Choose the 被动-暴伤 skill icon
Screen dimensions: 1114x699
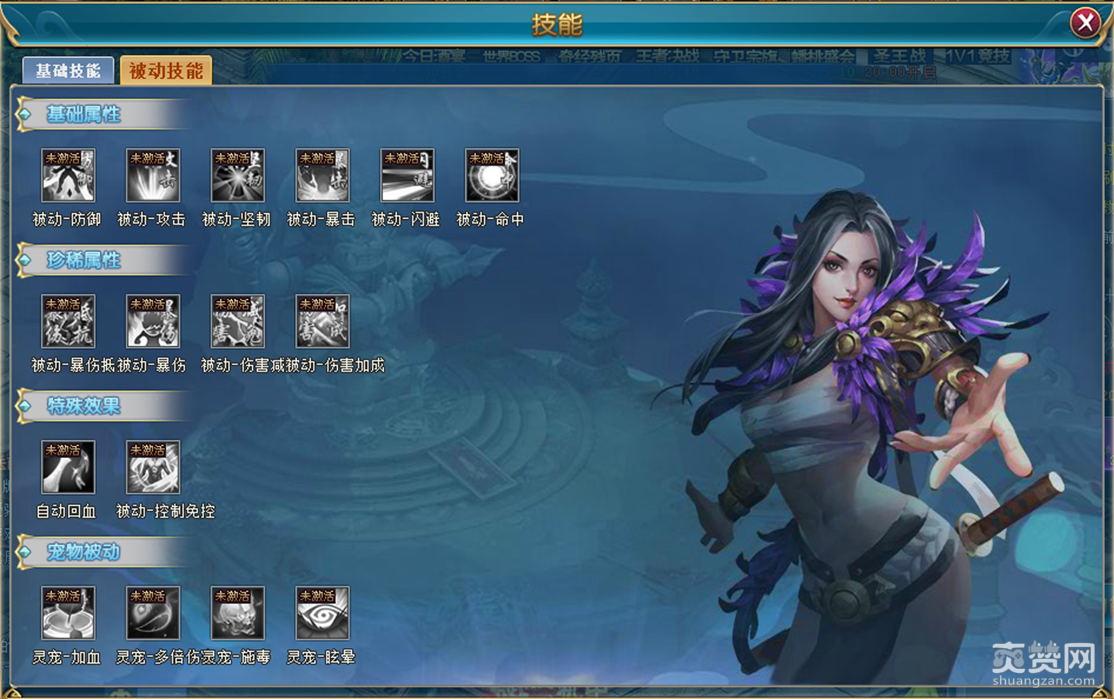point(153,322)
